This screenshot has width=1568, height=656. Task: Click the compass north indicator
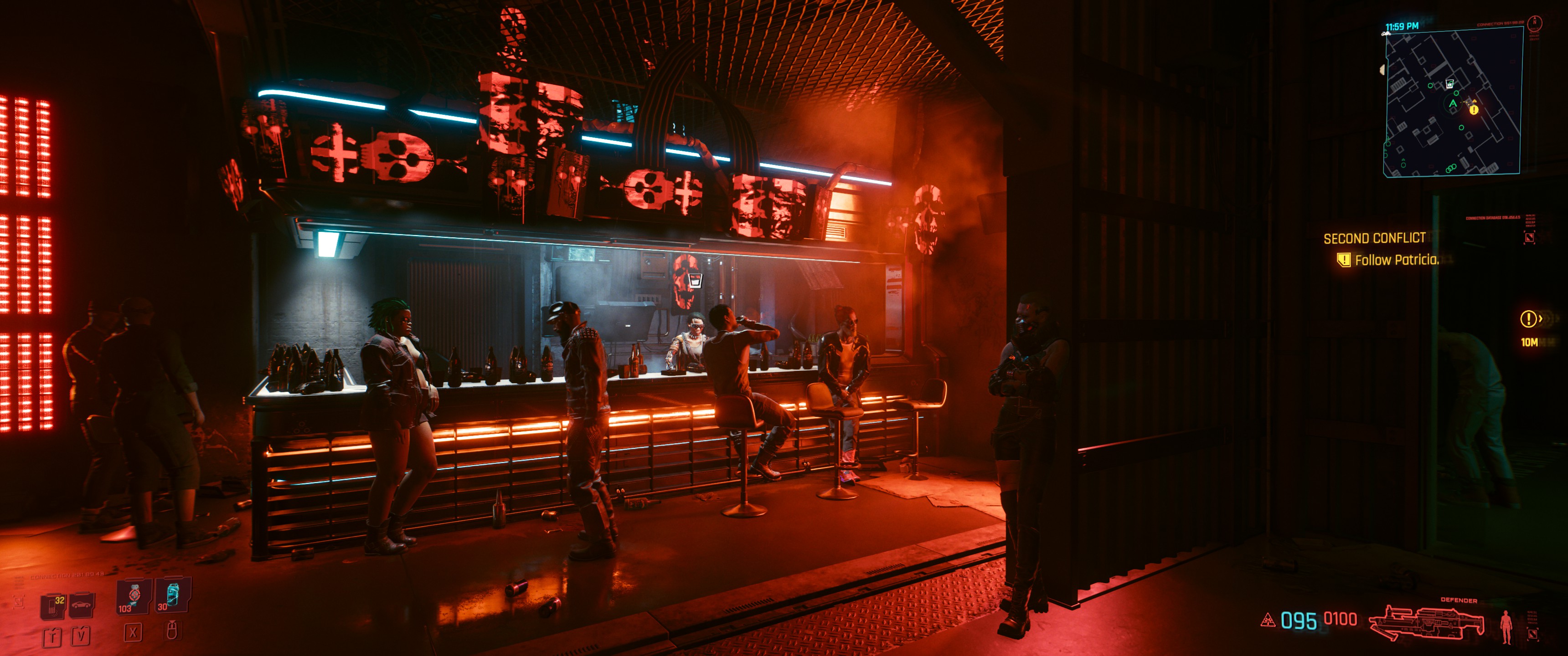(x=1535, y=22)
